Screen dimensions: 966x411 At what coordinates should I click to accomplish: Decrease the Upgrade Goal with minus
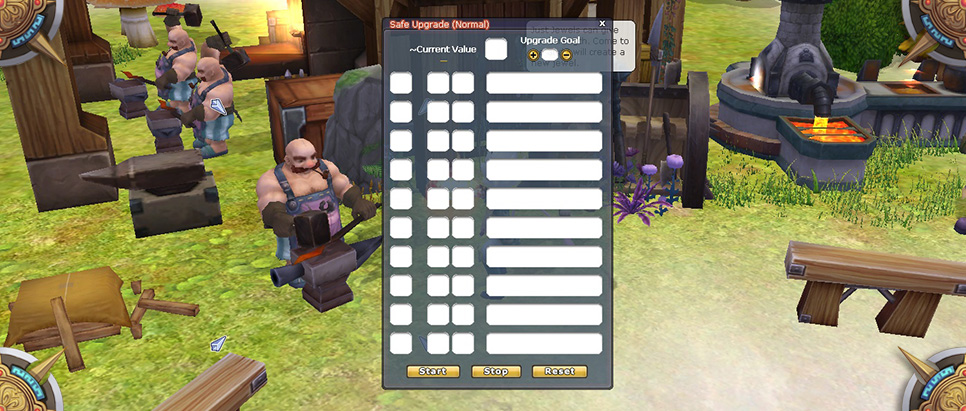coord(567,55)
